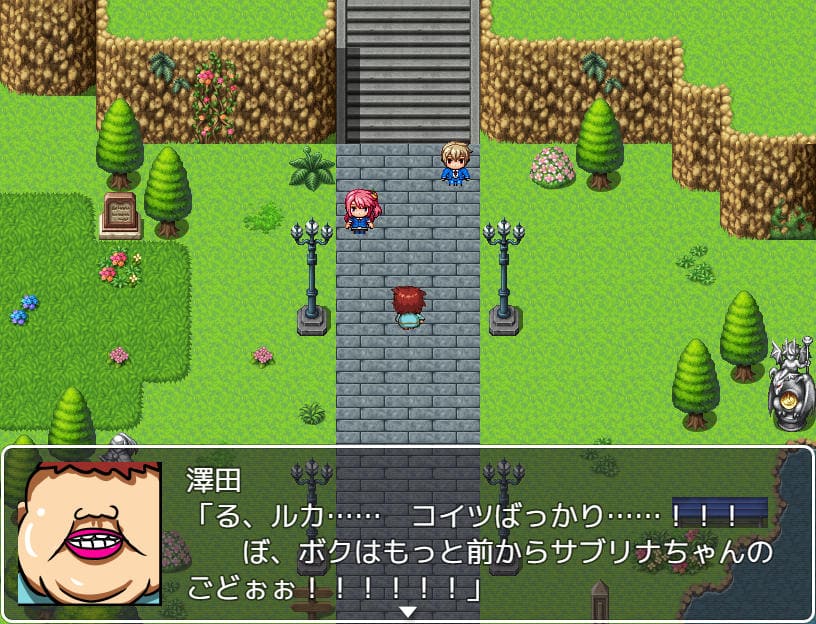Click the white dialogue continue arrow
816x624 pixels.
pos(408,611)
